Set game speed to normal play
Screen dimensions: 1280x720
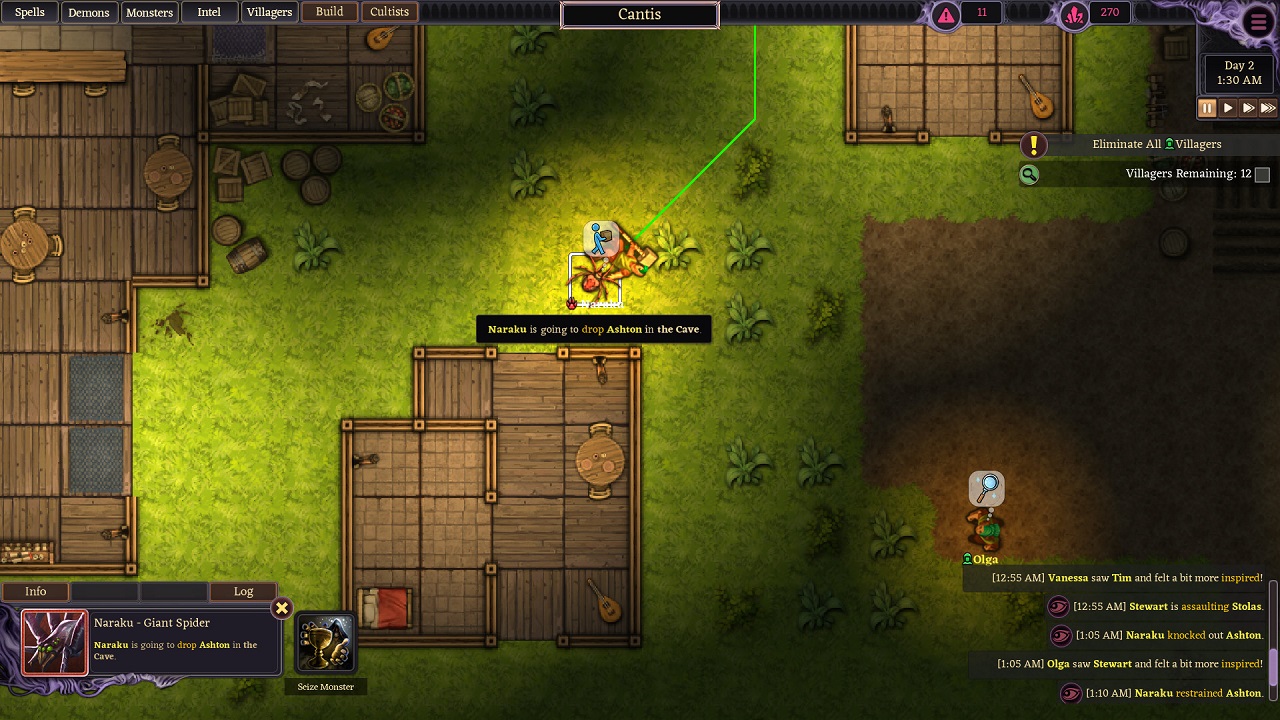[1228, 108]
